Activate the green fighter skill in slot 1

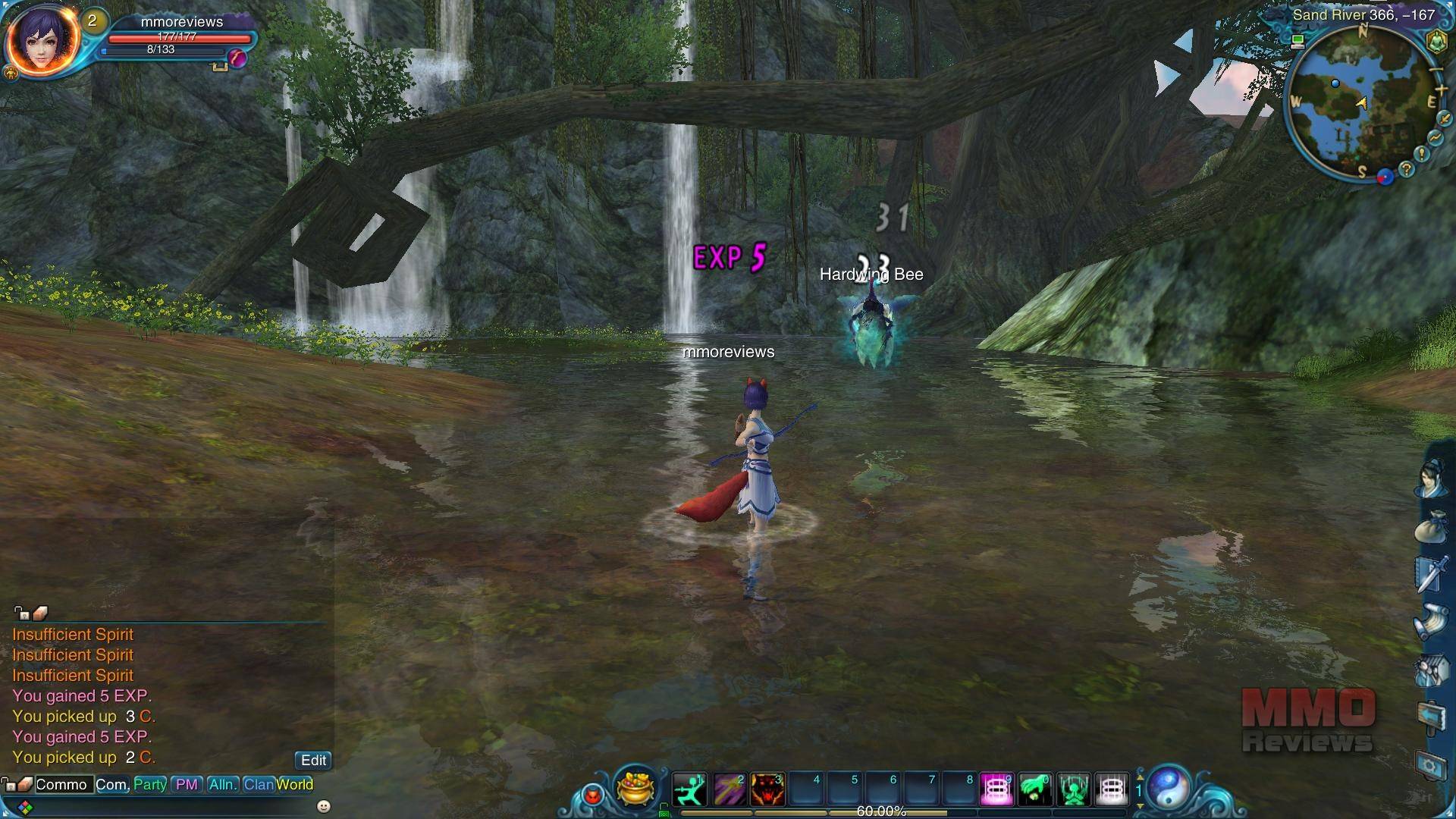coord(689,789)
